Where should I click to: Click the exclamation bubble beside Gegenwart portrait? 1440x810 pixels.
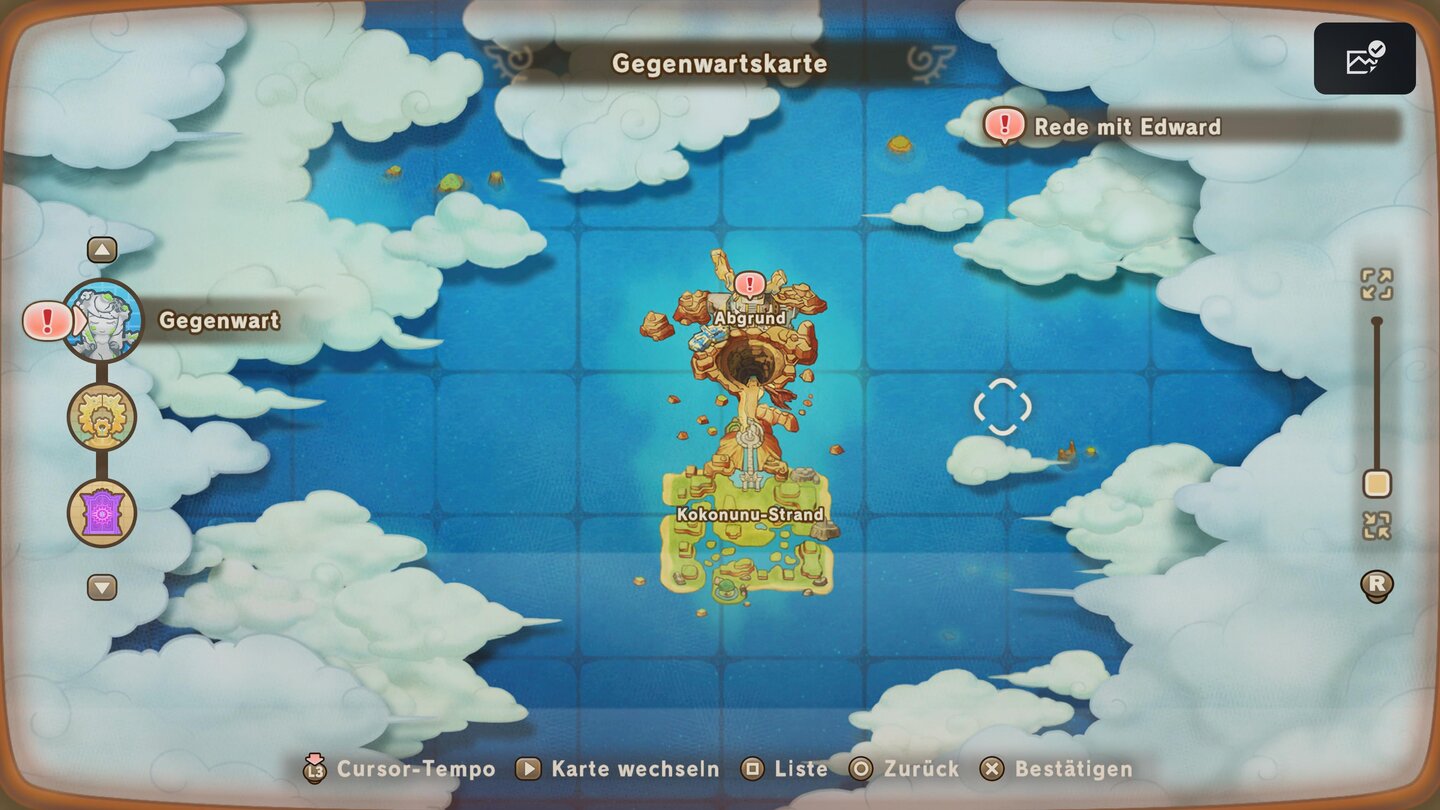[45, 321]
